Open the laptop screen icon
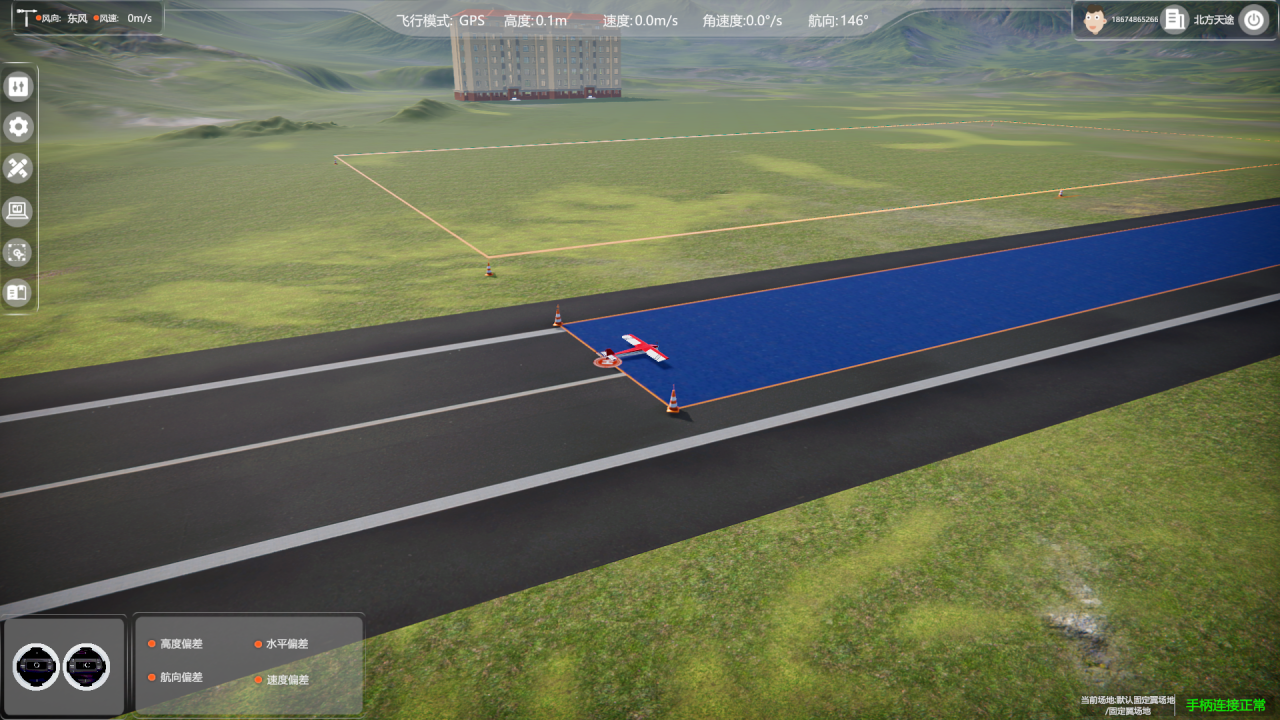Image resolution: width=1280 pixels, height=720 pixels. click(18, 210)
